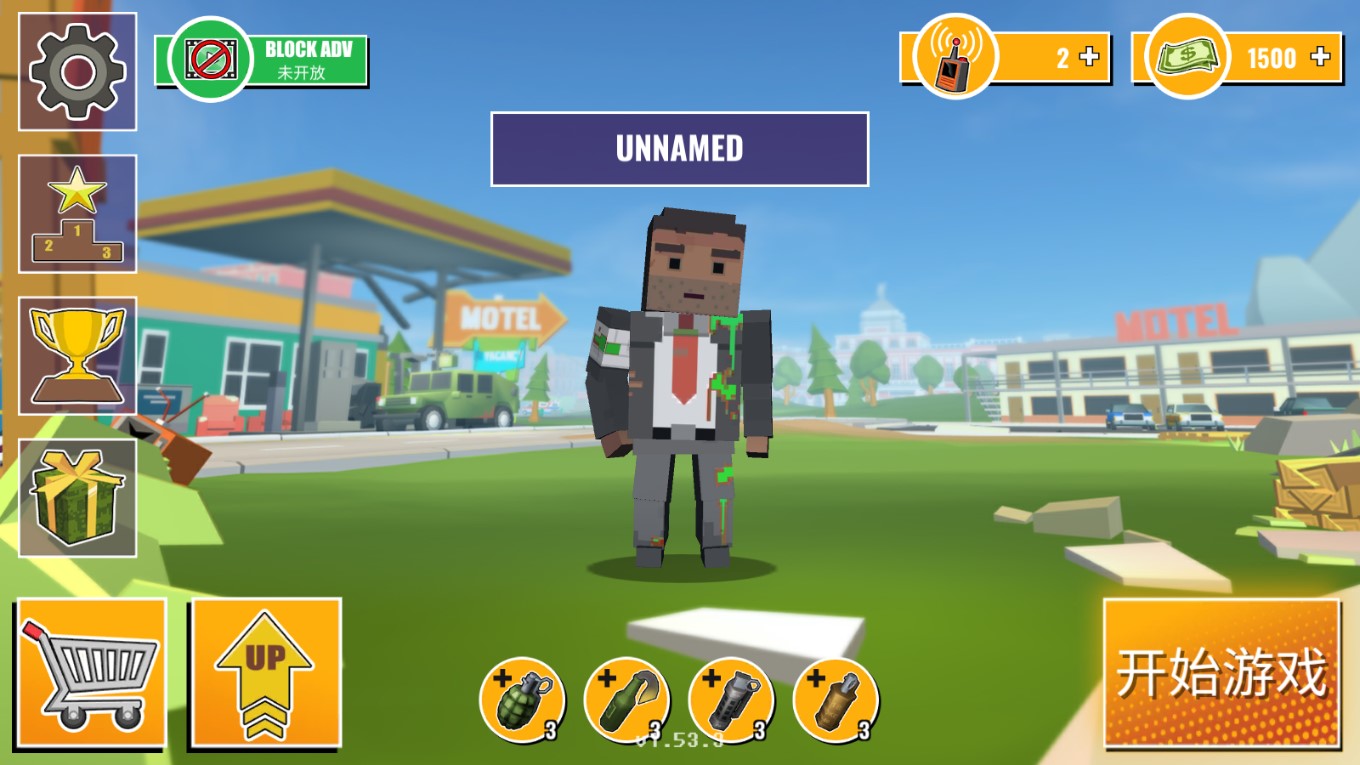The height and width of the screenshot is (765, 1360).
Task: Select the tan smoke grenade slot
Action: [836, 699]
